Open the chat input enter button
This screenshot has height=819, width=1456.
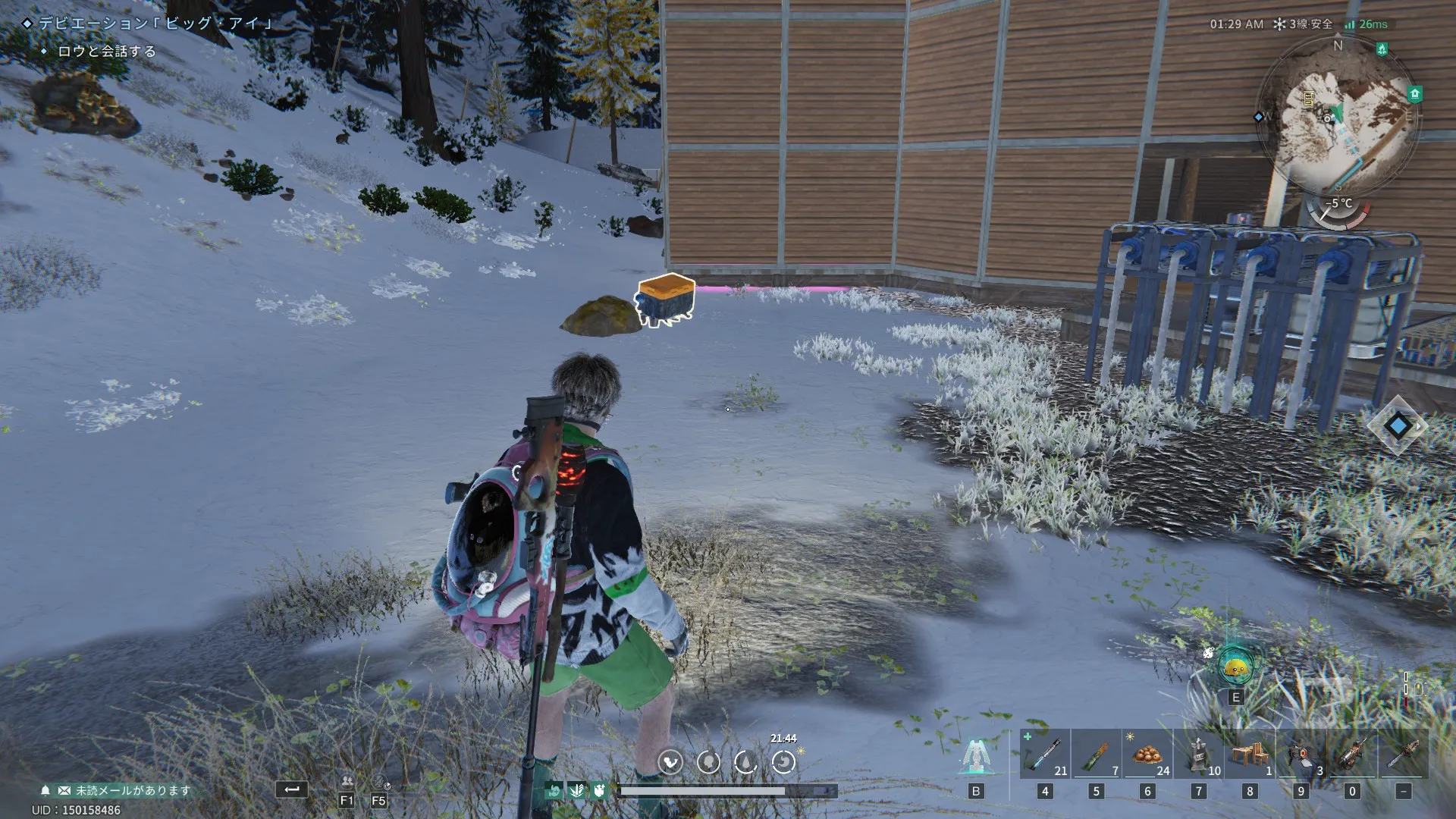coord(291,789)
